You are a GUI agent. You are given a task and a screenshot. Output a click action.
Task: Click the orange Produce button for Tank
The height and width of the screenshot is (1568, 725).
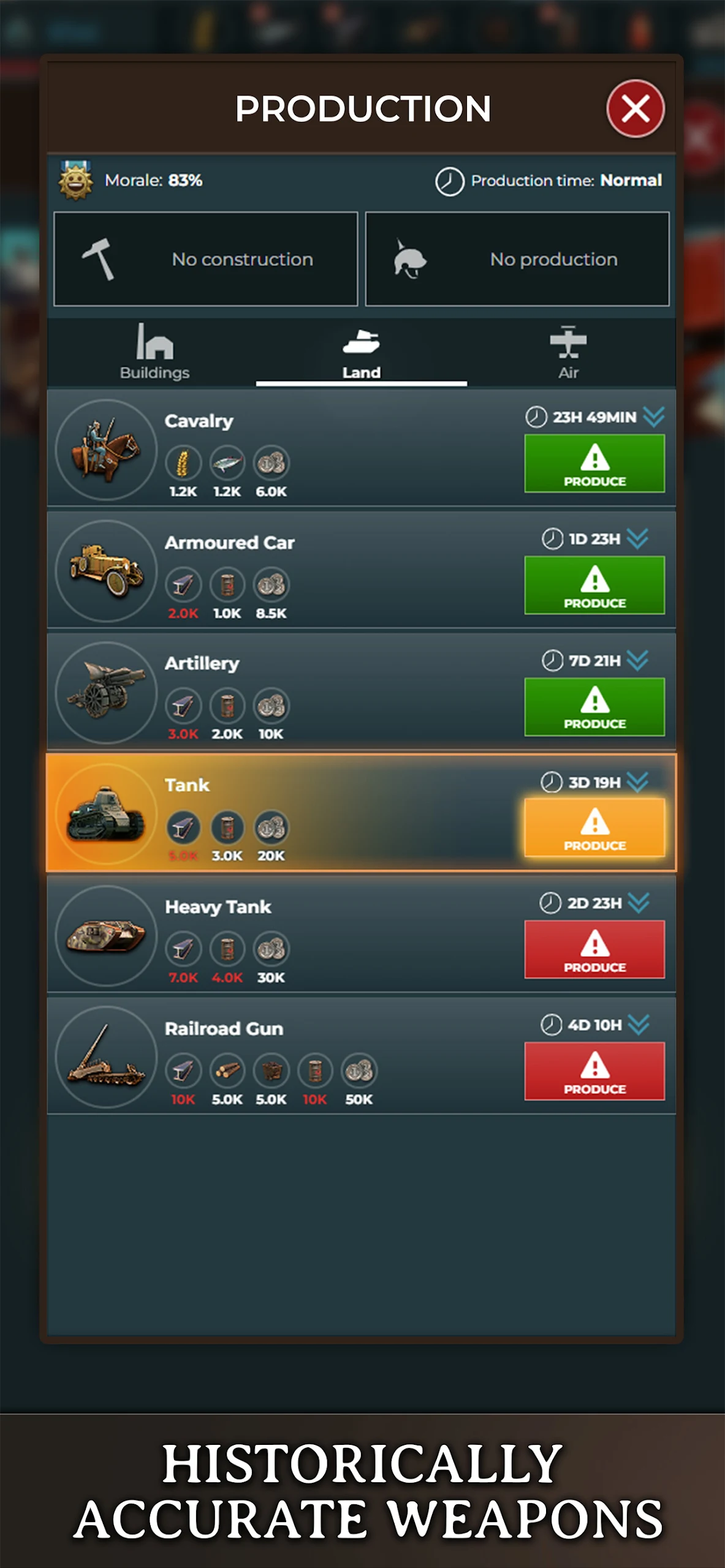click(x=594, y=827)
